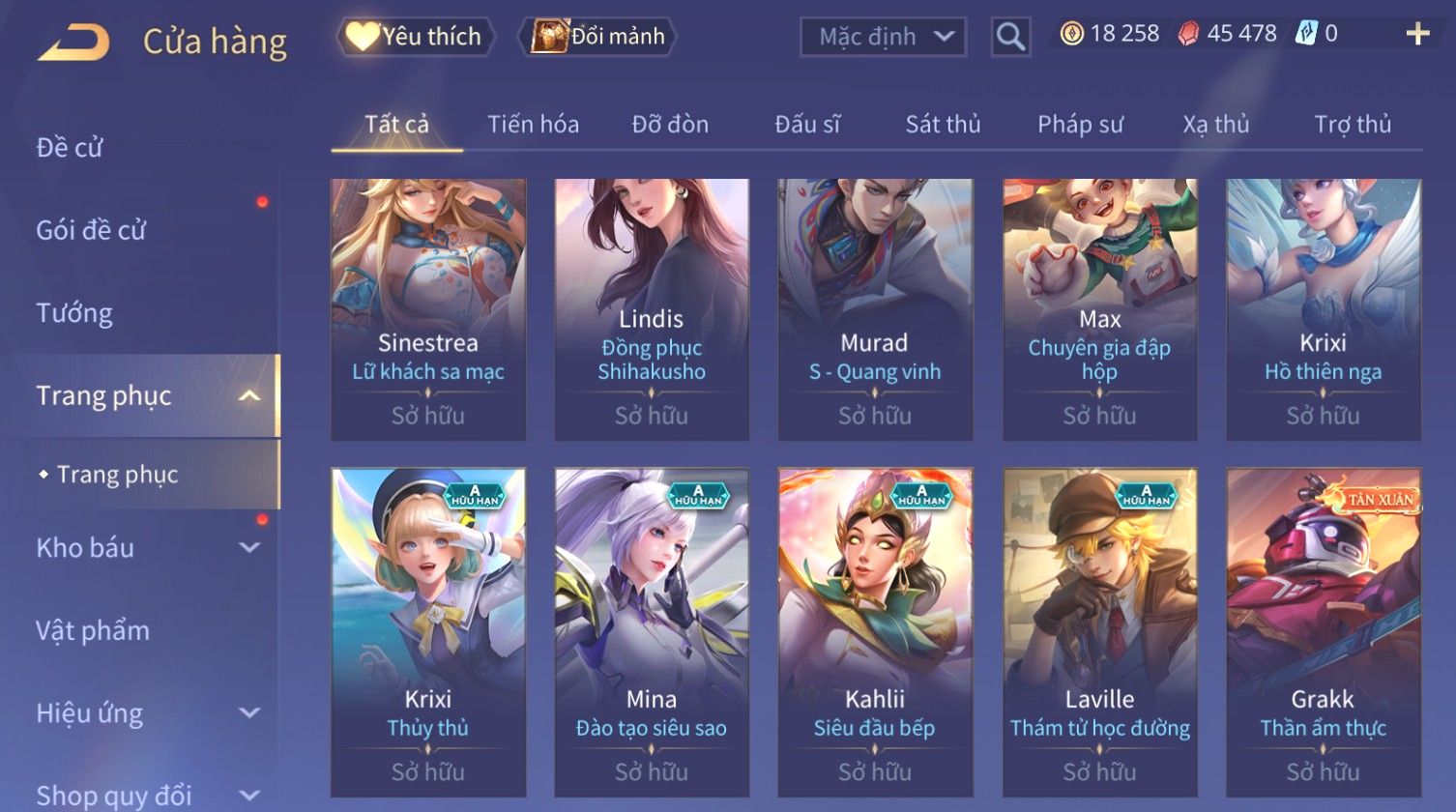Show the Pháp sư skins tab
This screenshot has height=812, width=1456.
(1080, 125)
